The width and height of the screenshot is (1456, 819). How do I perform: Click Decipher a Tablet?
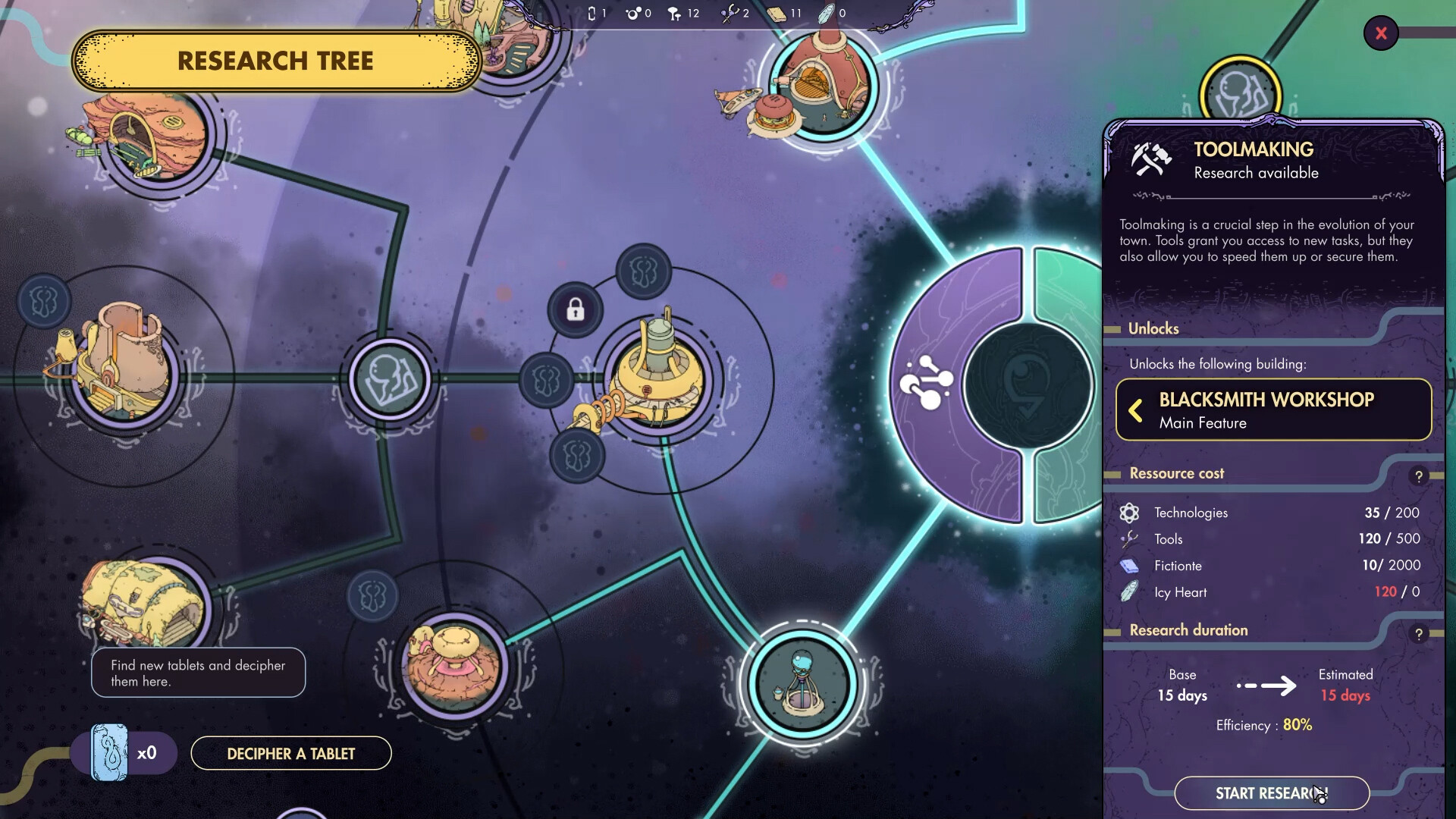(290, 753)
